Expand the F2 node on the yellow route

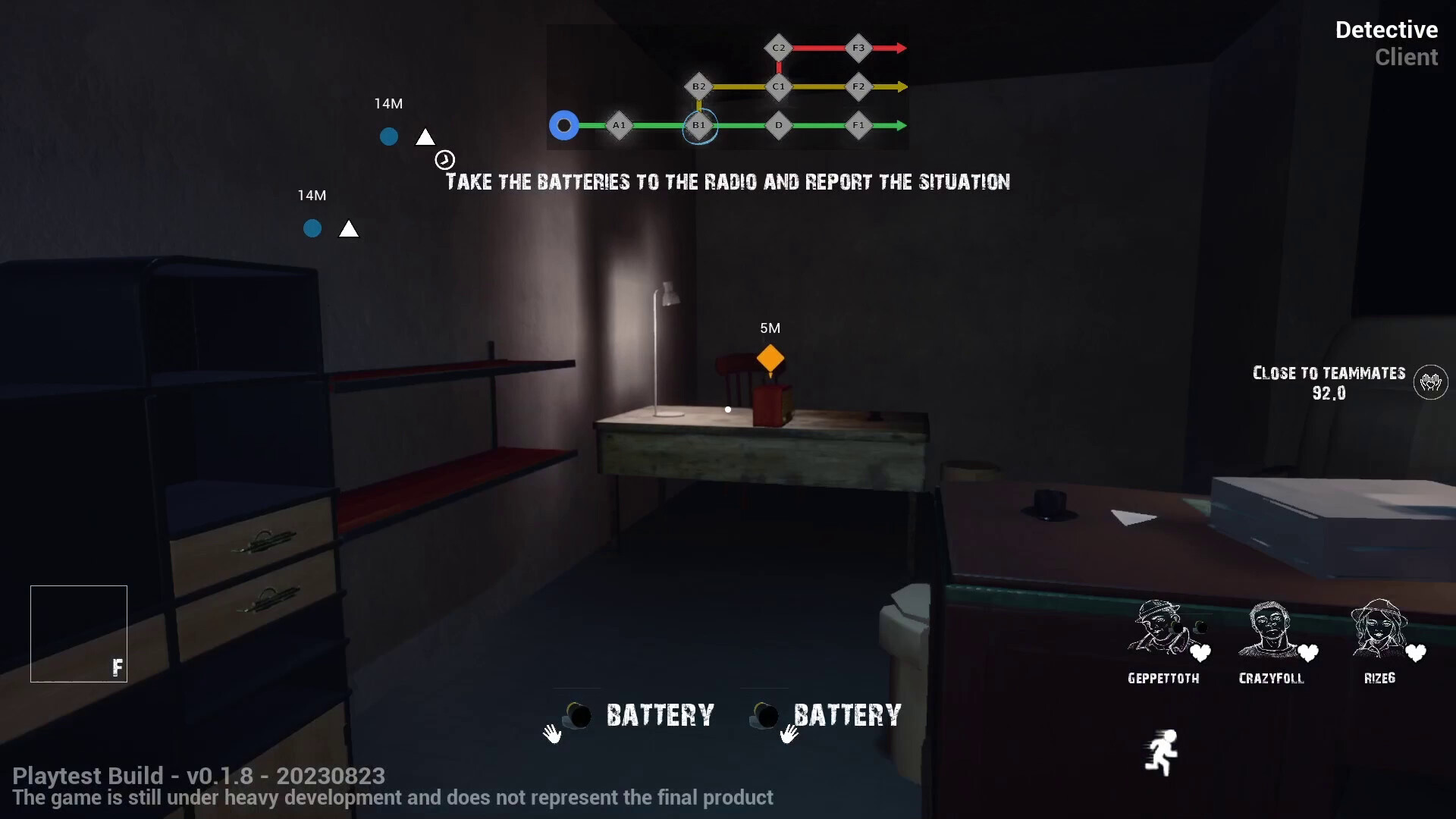[858, 86]
